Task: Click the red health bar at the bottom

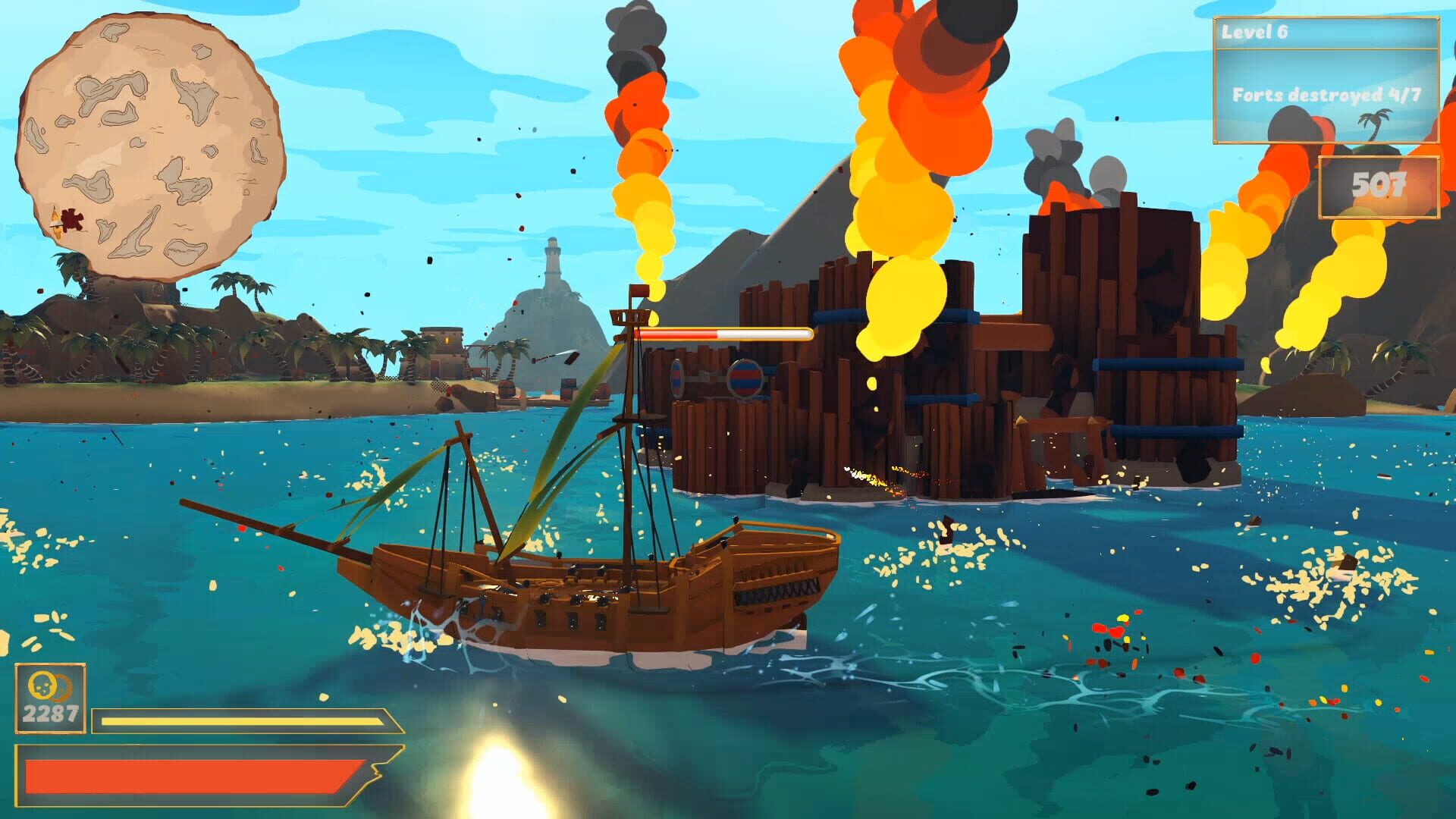Action: coord(190,773)
